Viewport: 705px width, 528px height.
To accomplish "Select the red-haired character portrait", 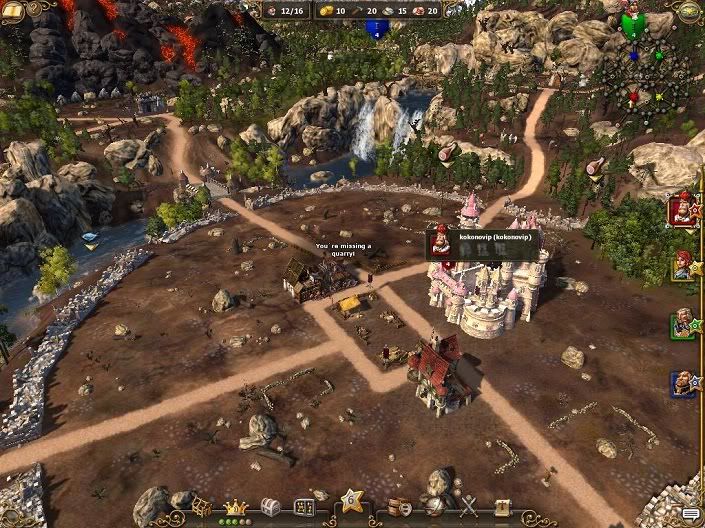I will [x=683, y=266].
